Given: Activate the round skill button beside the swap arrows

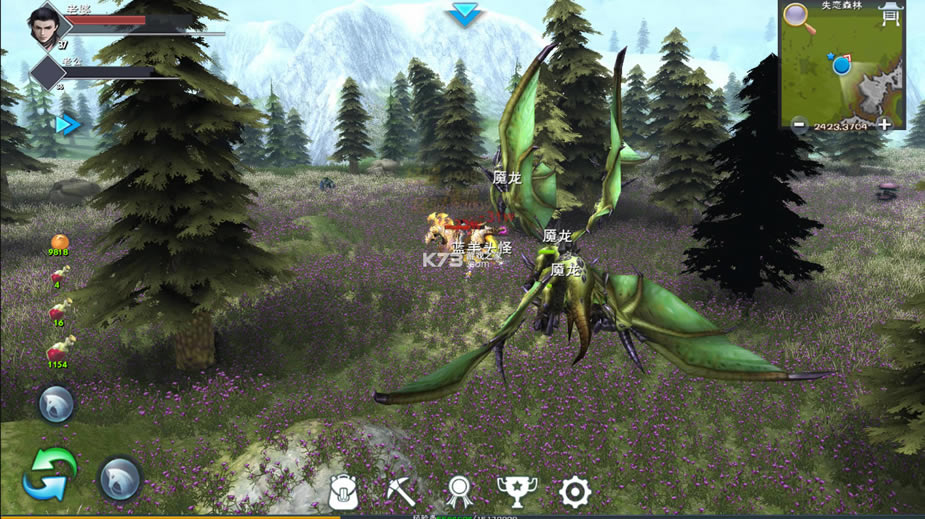Looking at the screenshot, I should (x=120, y=479).
